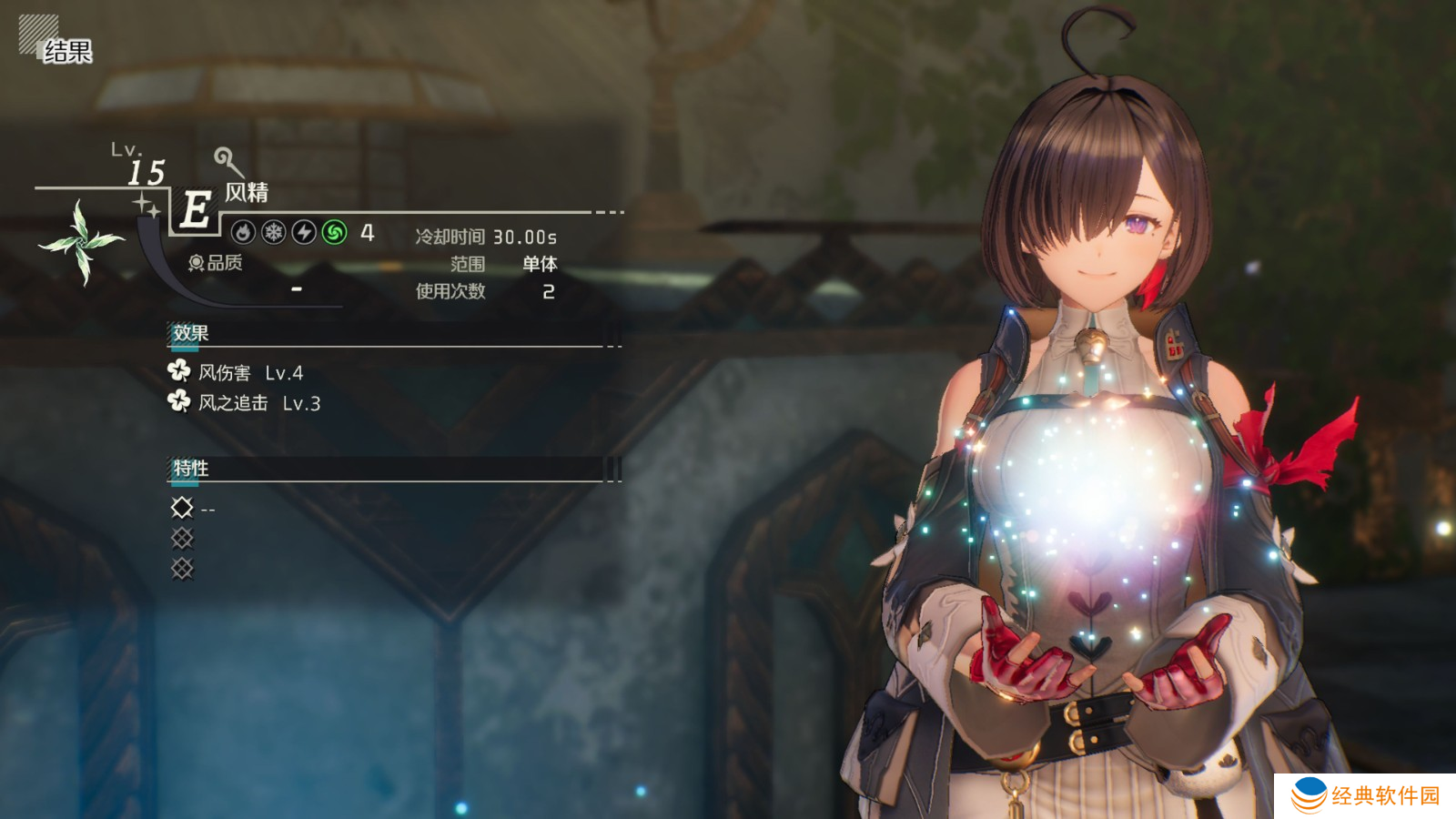Select the lightning bolt element icon
This screenshot has width=1456, height=819.
click(x=304, y=233)
